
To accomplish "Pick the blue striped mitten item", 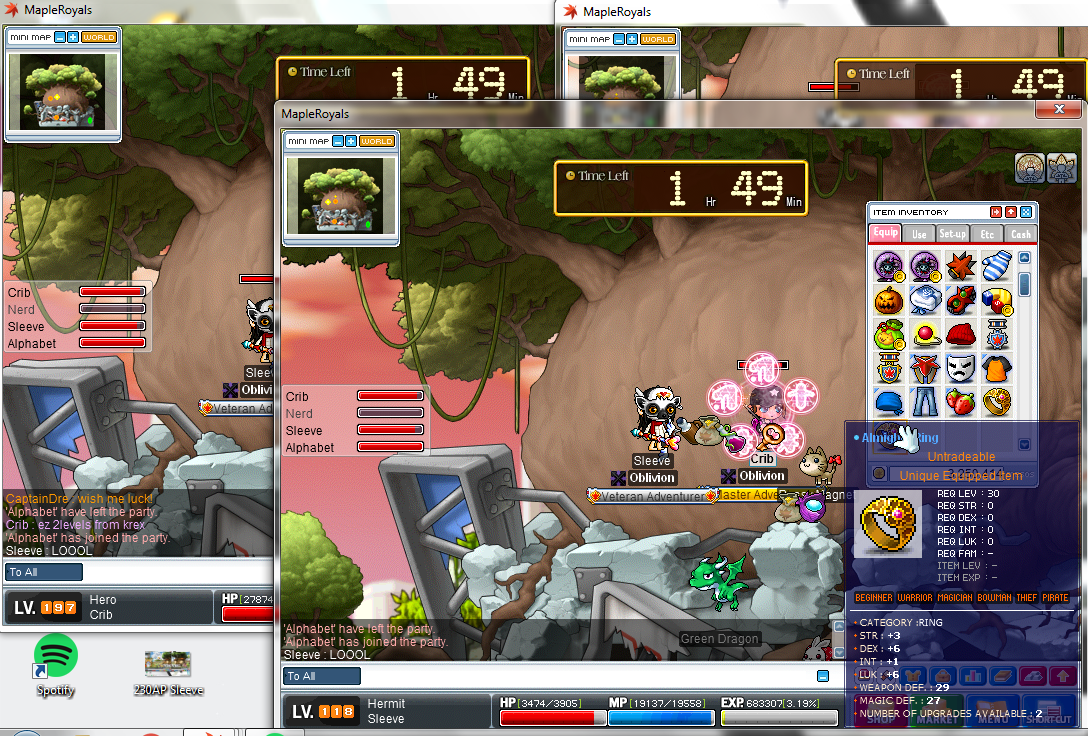I will tap(996, 265).
